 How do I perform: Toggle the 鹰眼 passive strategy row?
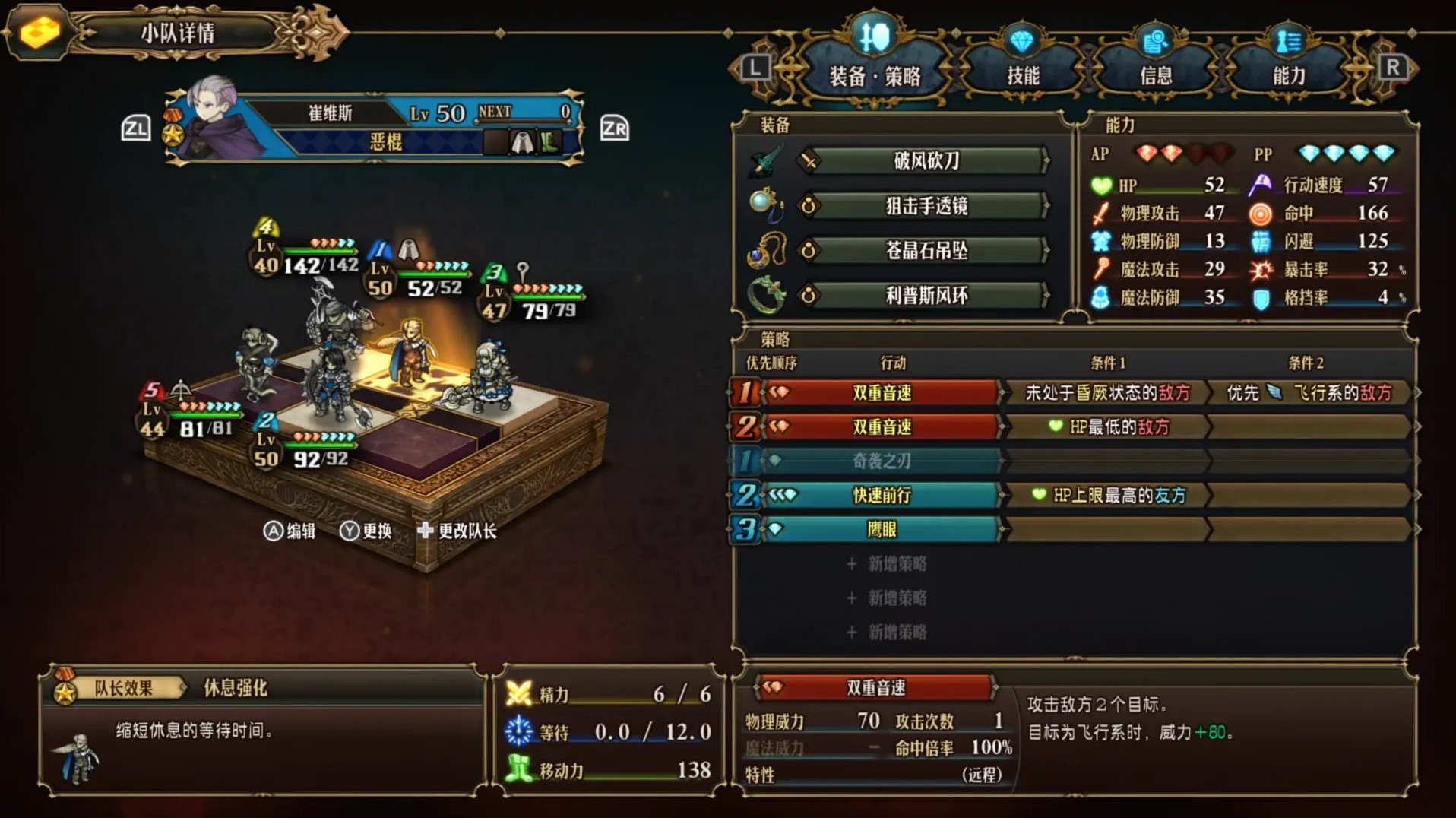[883, 530]
